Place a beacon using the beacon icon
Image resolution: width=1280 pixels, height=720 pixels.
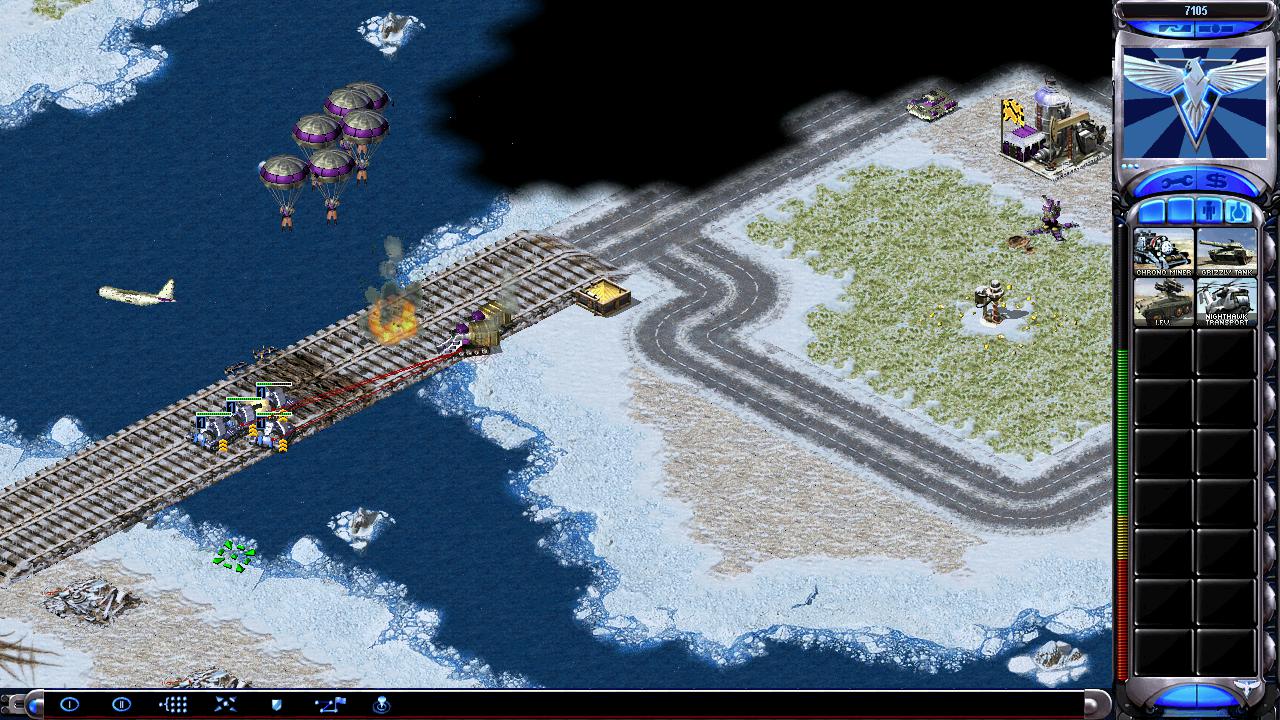pyautogui.click(x=381, y=704)
